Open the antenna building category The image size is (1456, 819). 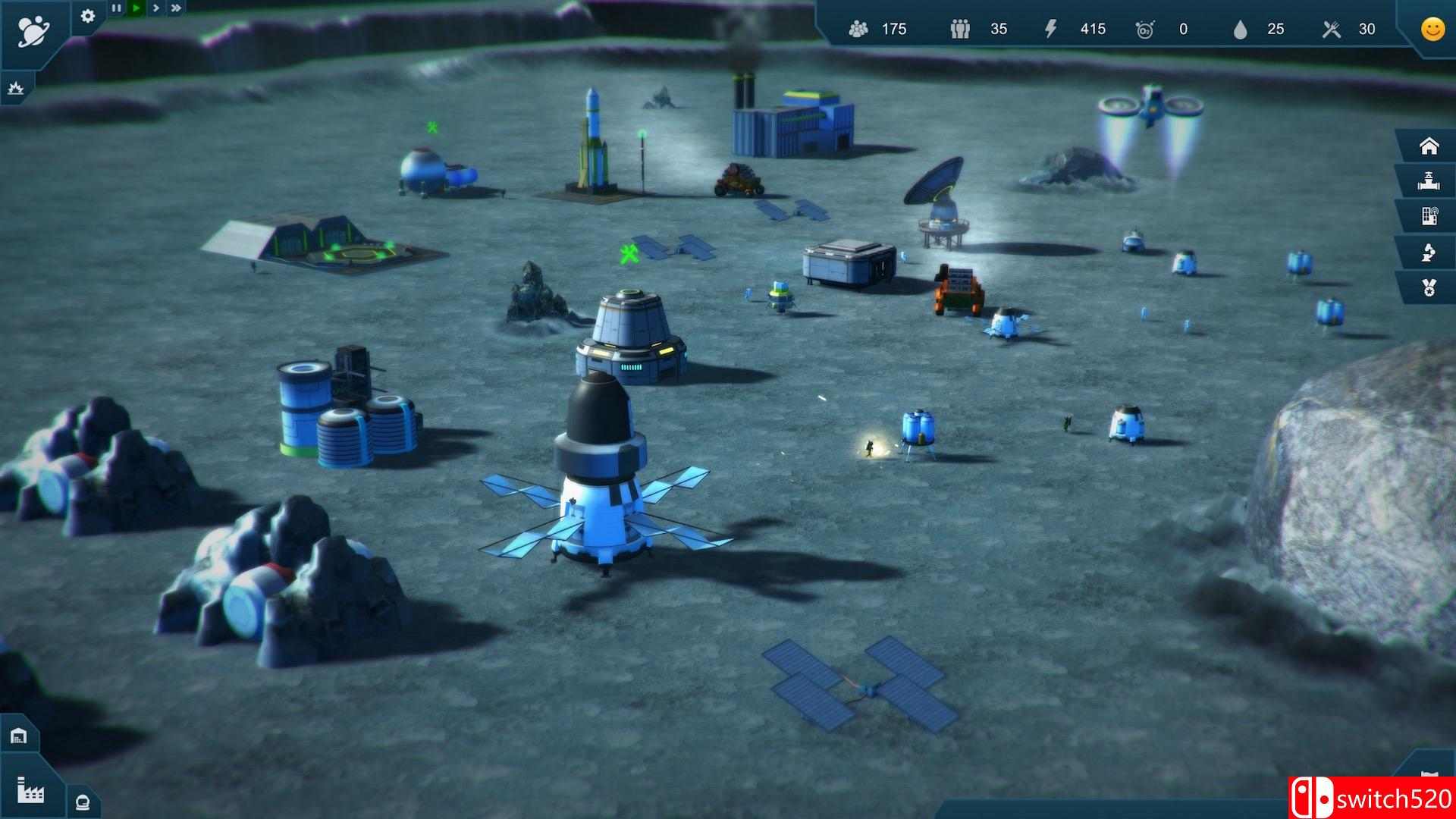(1429, 217)
